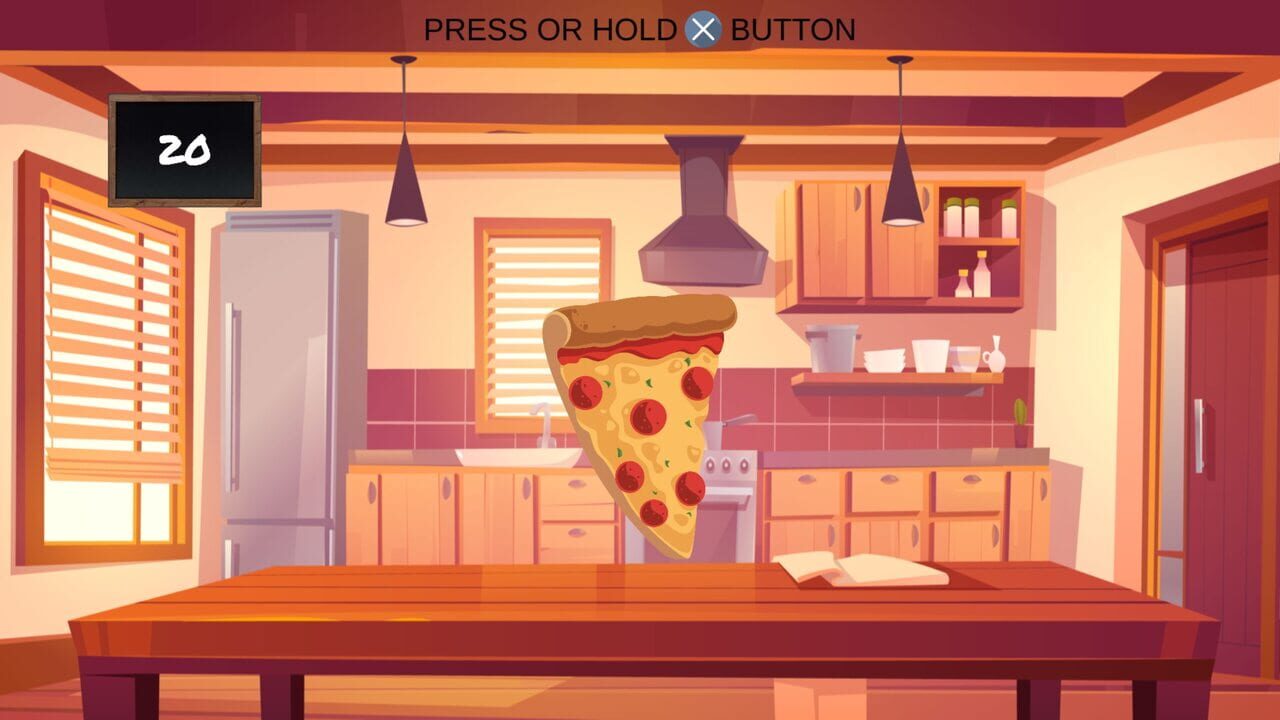Click the PlayStation X button icon

(x=703, y=29)
